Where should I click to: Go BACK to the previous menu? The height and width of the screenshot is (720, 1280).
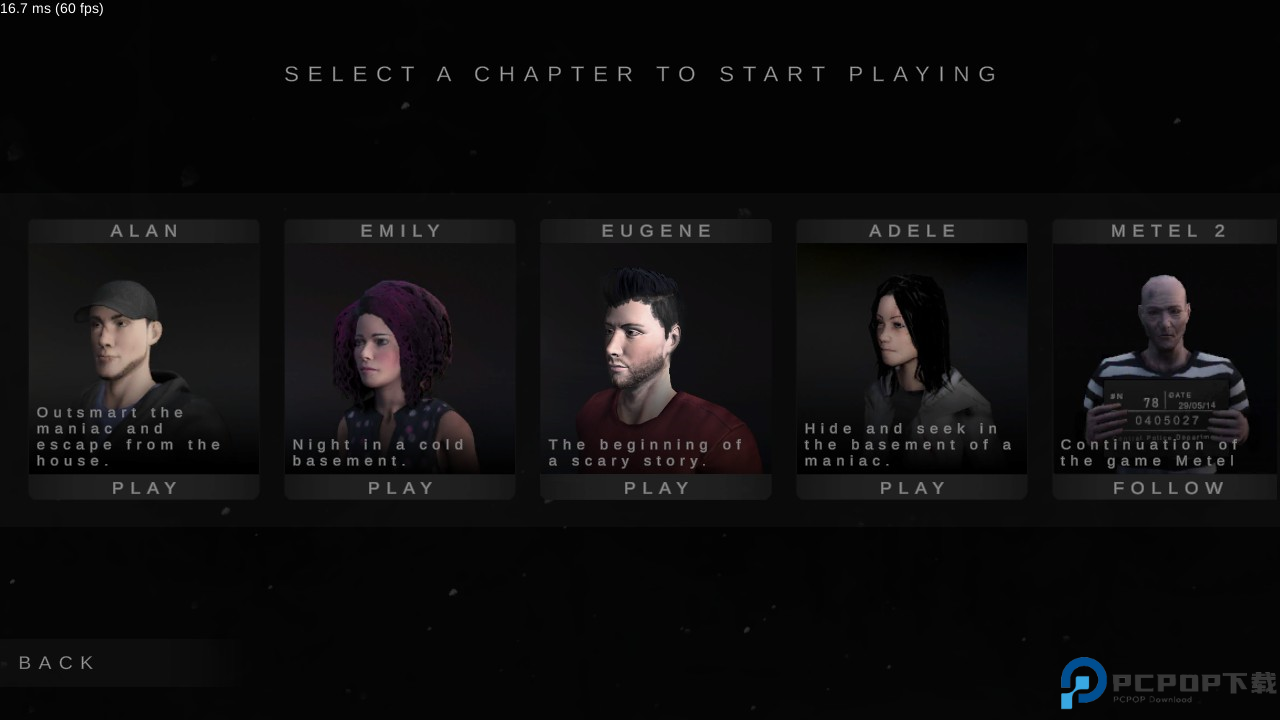58,663
